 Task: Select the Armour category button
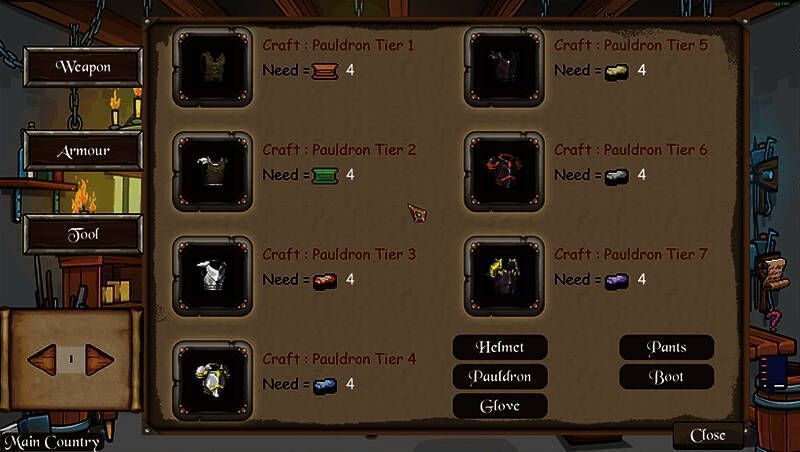(83, 151)
